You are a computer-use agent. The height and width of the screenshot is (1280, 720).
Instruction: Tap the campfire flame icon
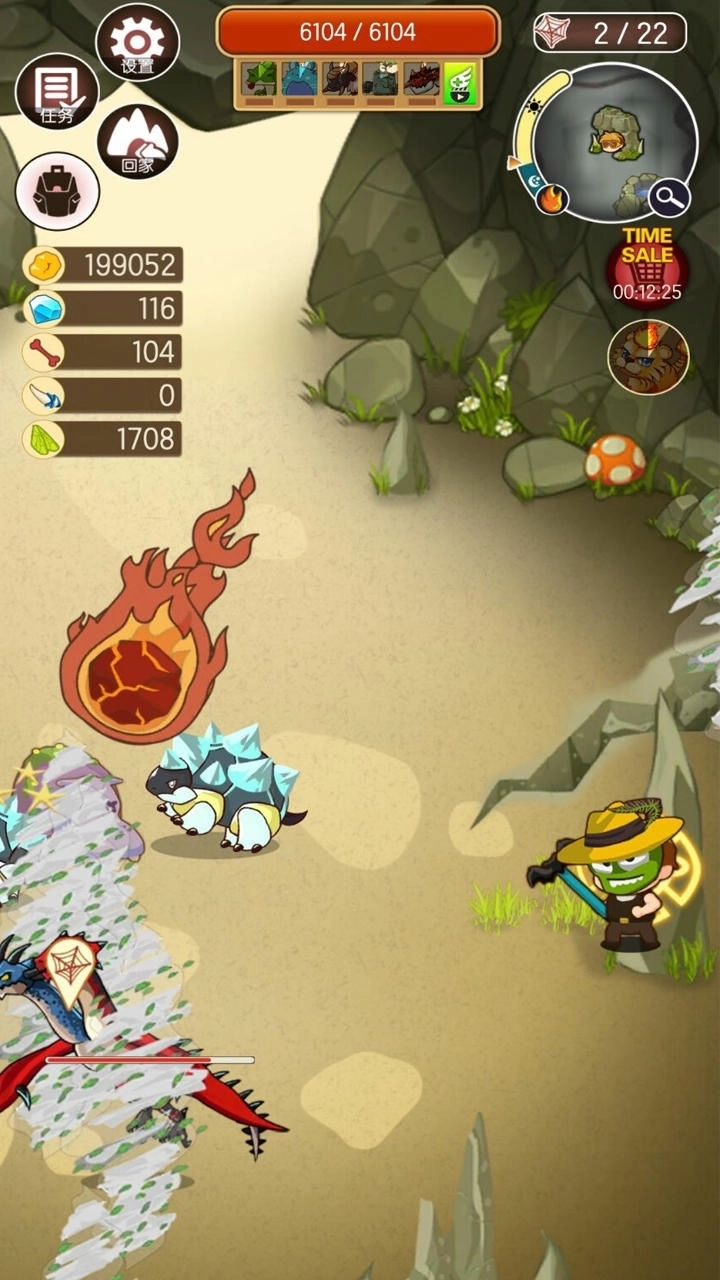coord(550,199)
